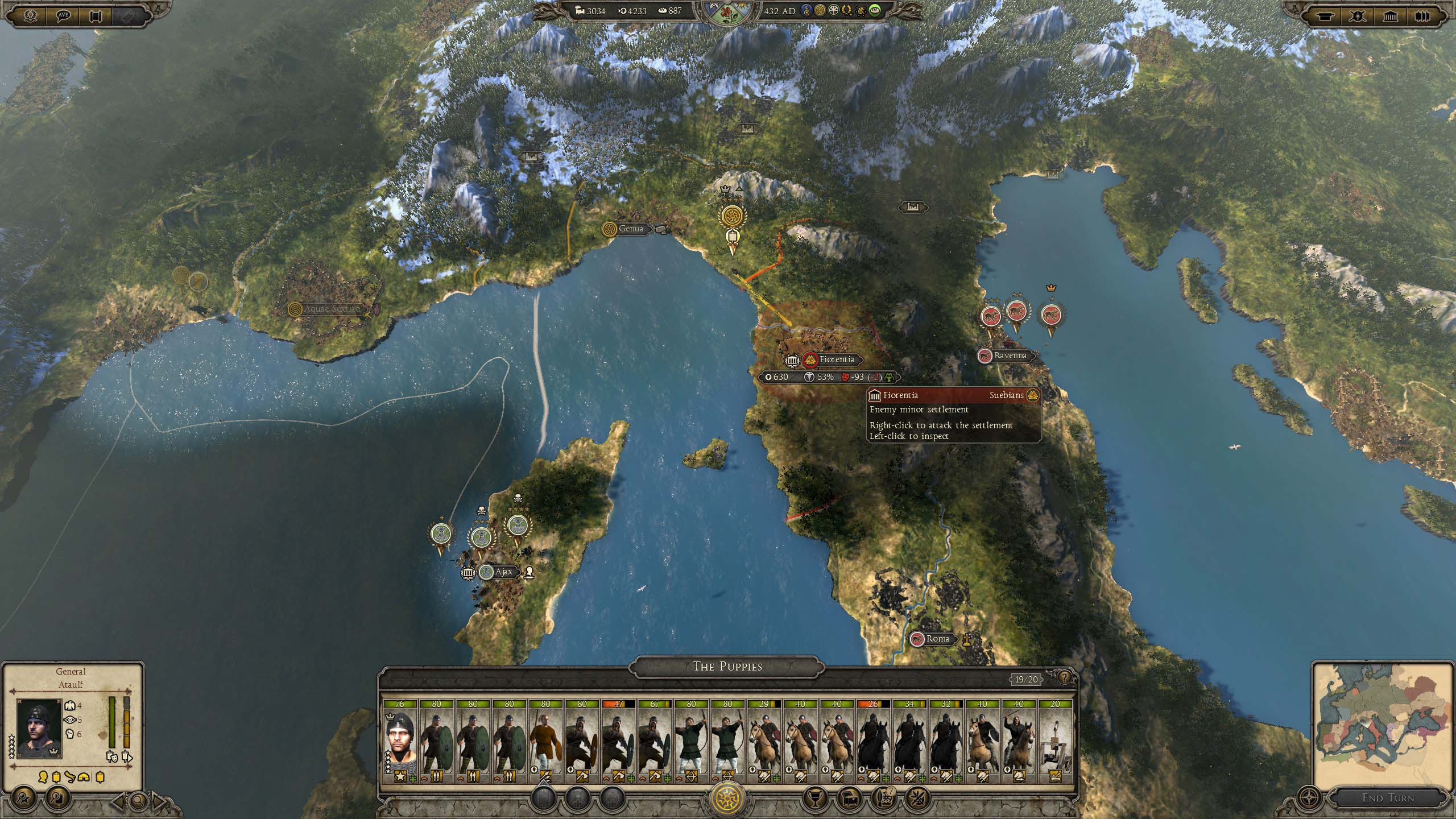
Task: Open the army help question mark
Action: point(1064,677)
